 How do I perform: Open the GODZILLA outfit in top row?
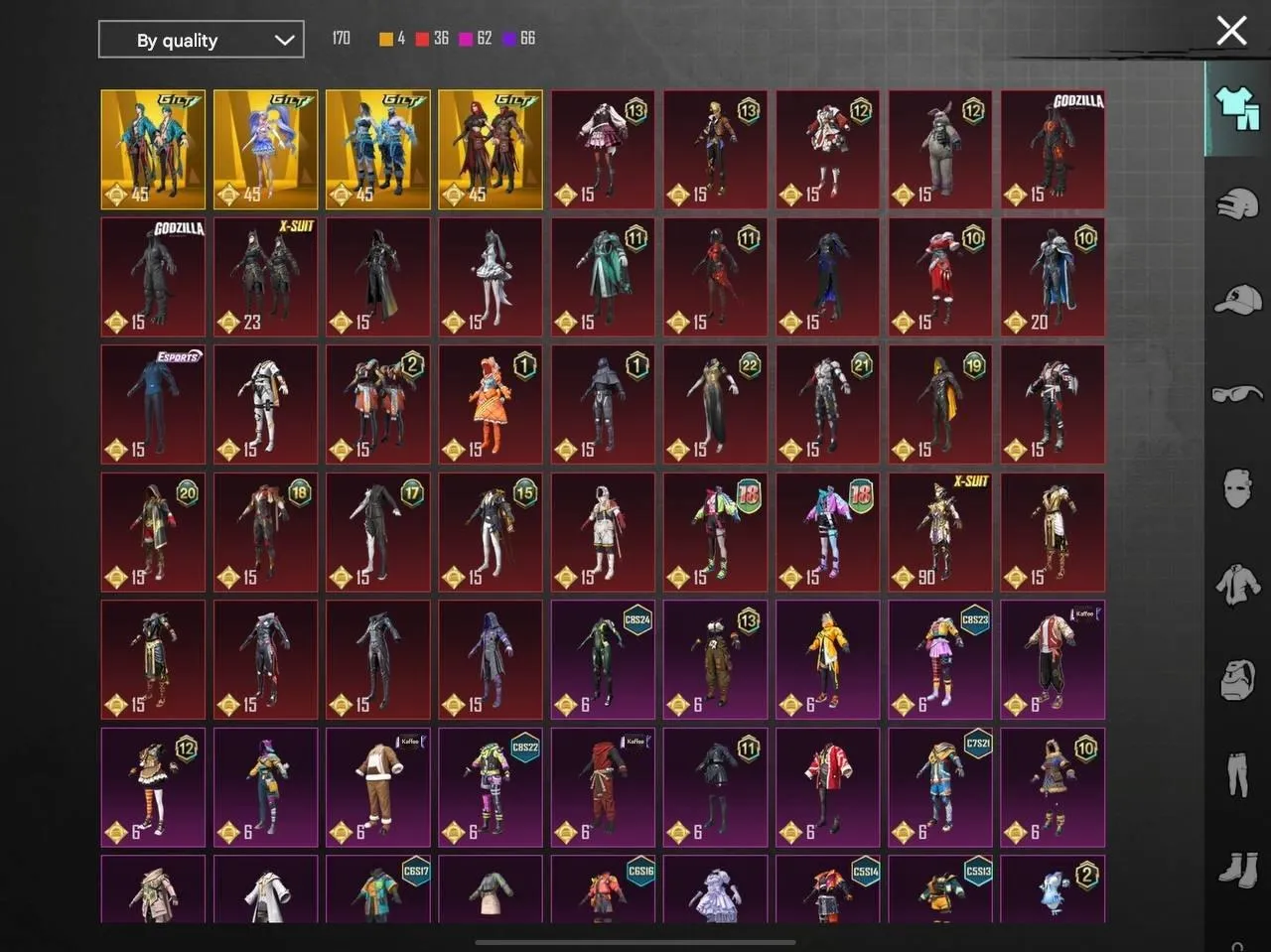tap(1053, 148)
